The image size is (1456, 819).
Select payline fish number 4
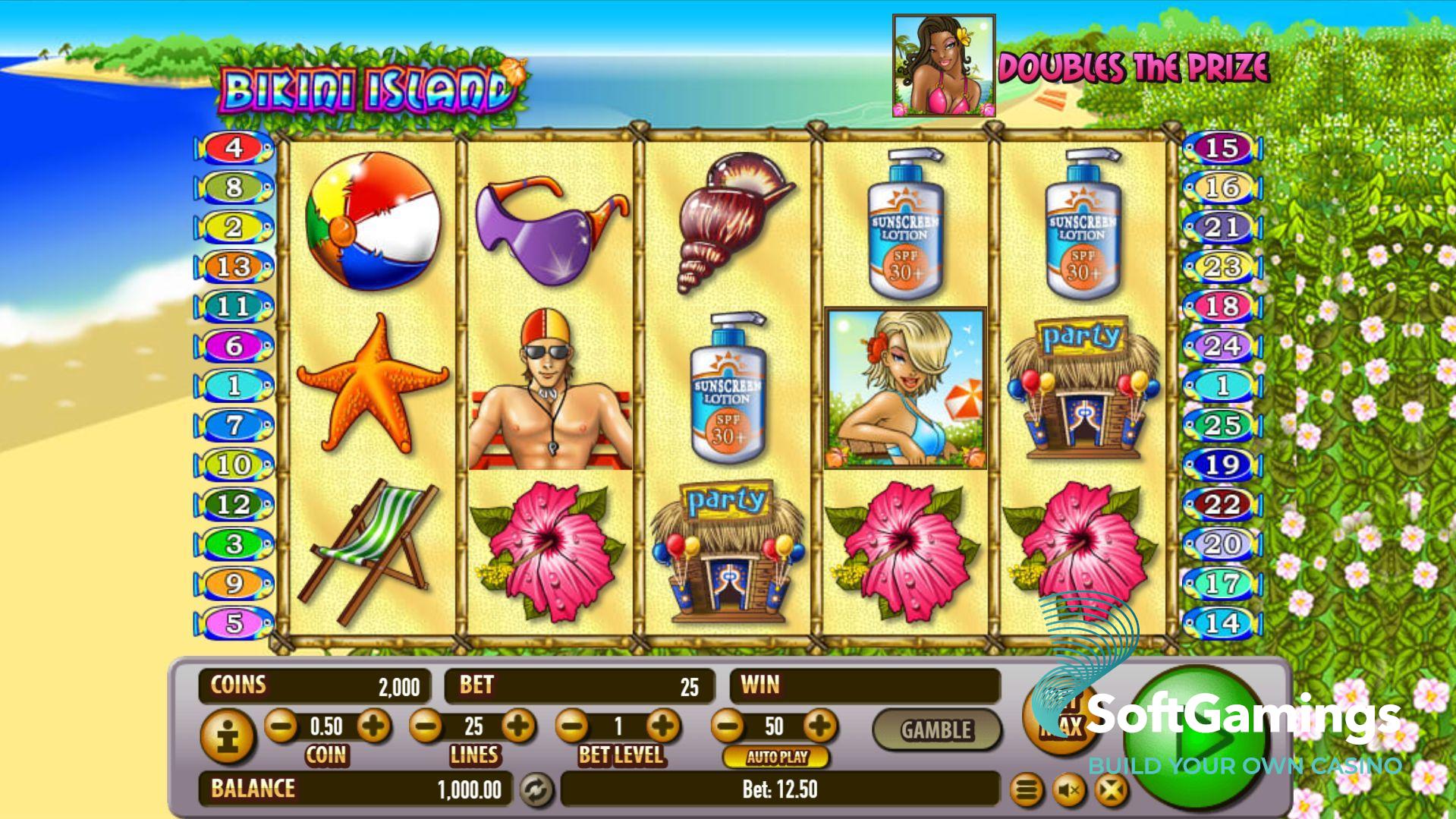click(234, 147)
